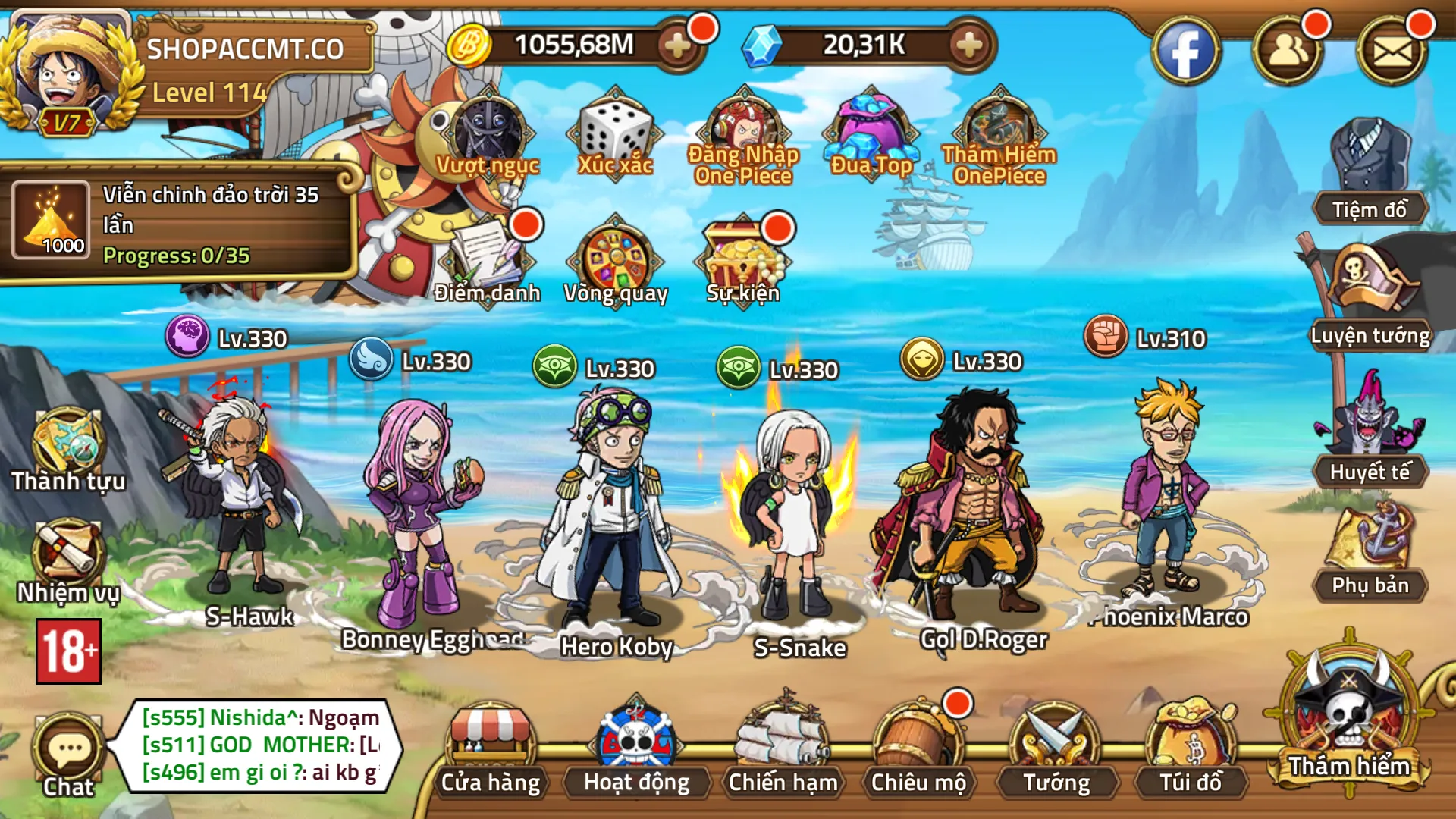
Task: Spin the Vòng quay wheel
Action: tap(615, 262)
